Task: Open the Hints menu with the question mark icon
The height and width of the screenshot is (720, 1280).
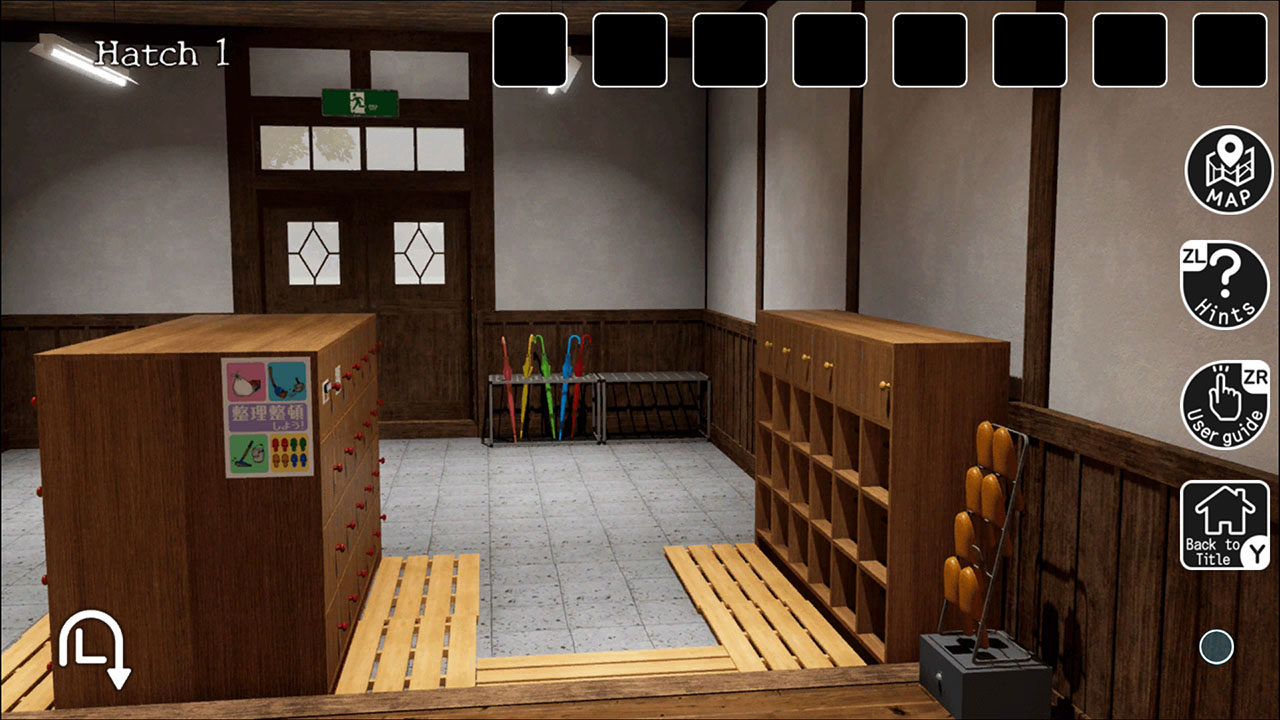Action: tap(1225, 285)
